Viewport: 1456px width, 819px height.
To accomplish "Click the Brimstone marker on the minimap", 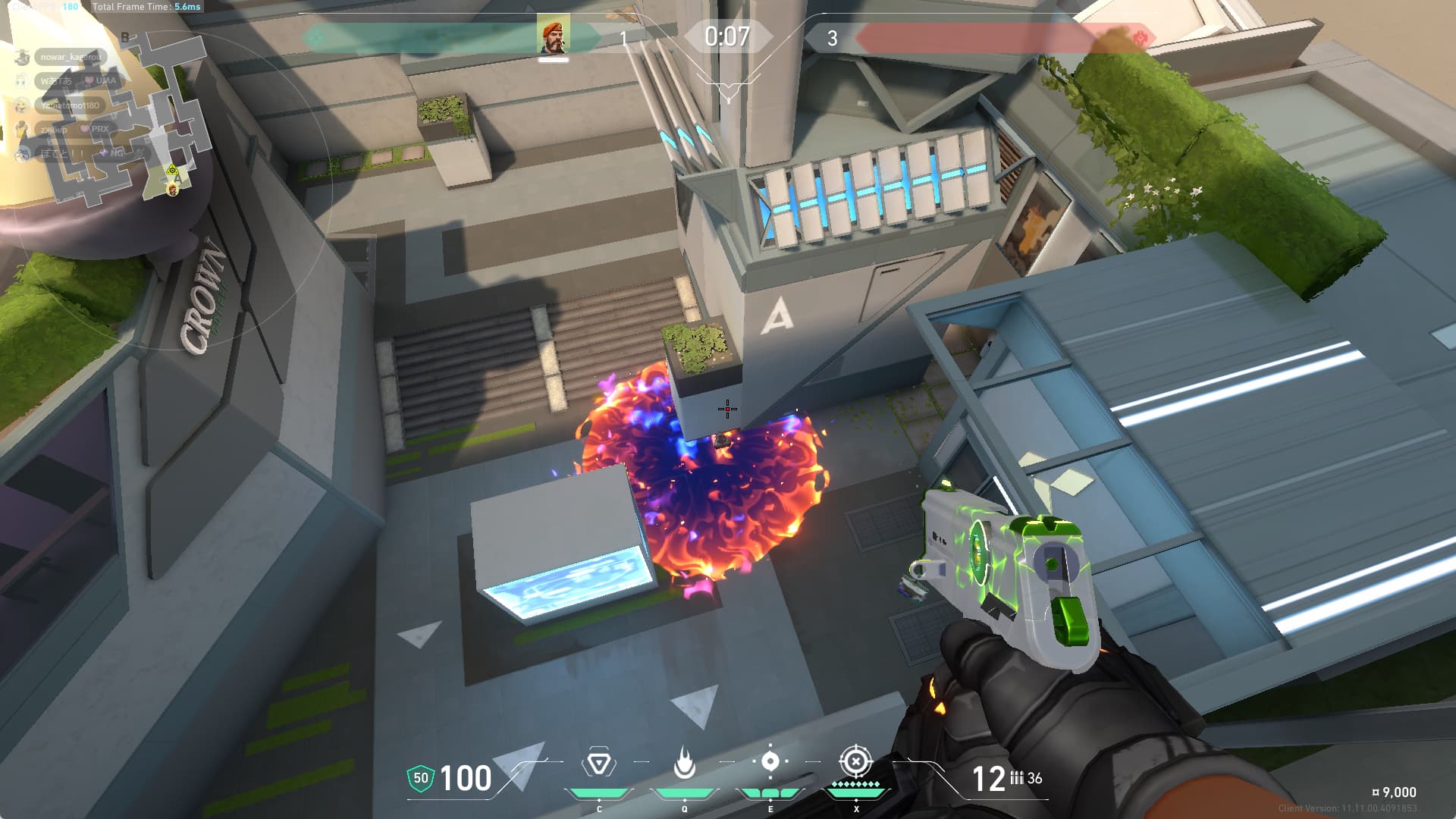I will click(x=173, y=188).
